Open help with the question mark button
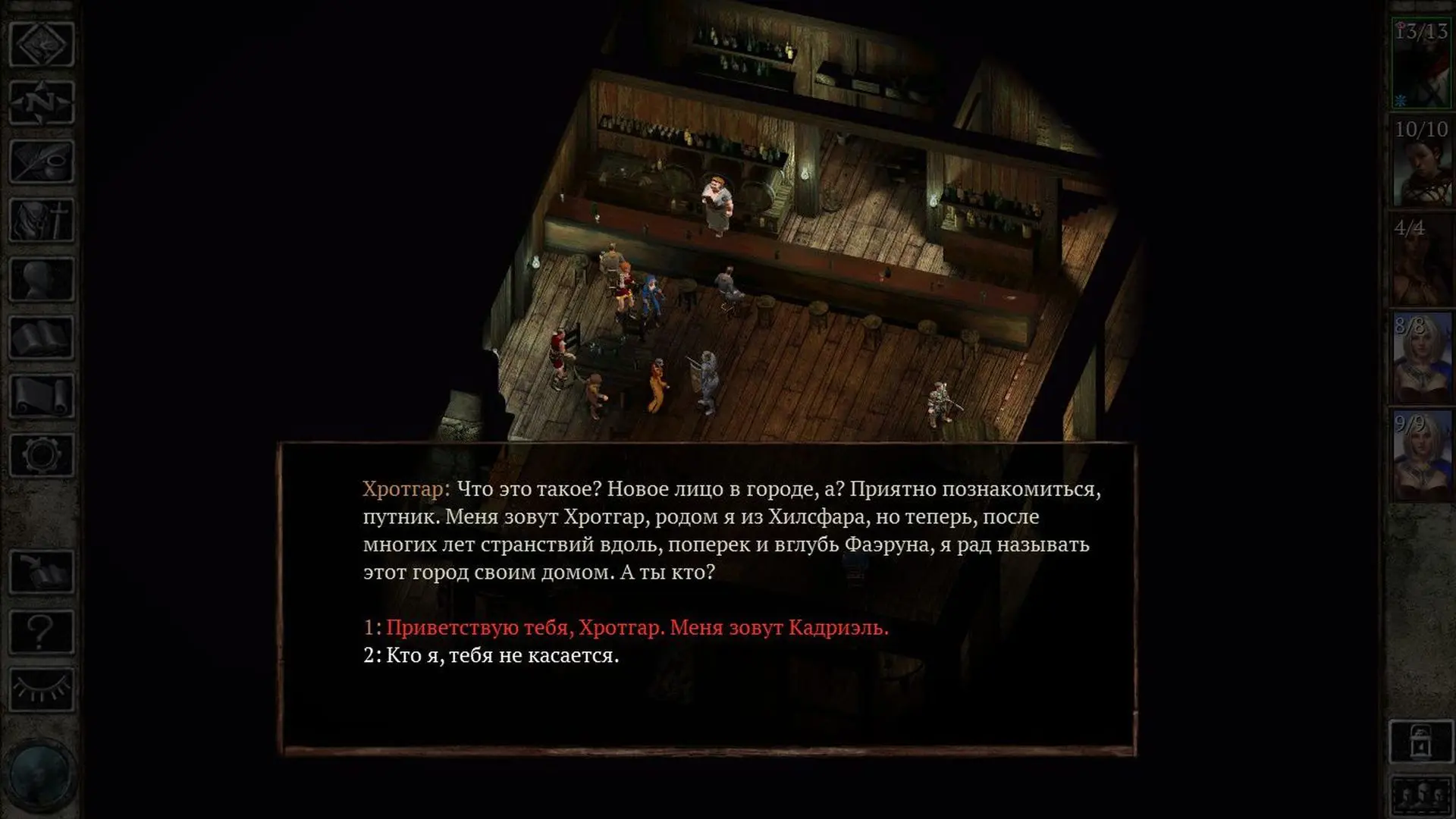The image size is (1456, 819). [x=41, y=631]
